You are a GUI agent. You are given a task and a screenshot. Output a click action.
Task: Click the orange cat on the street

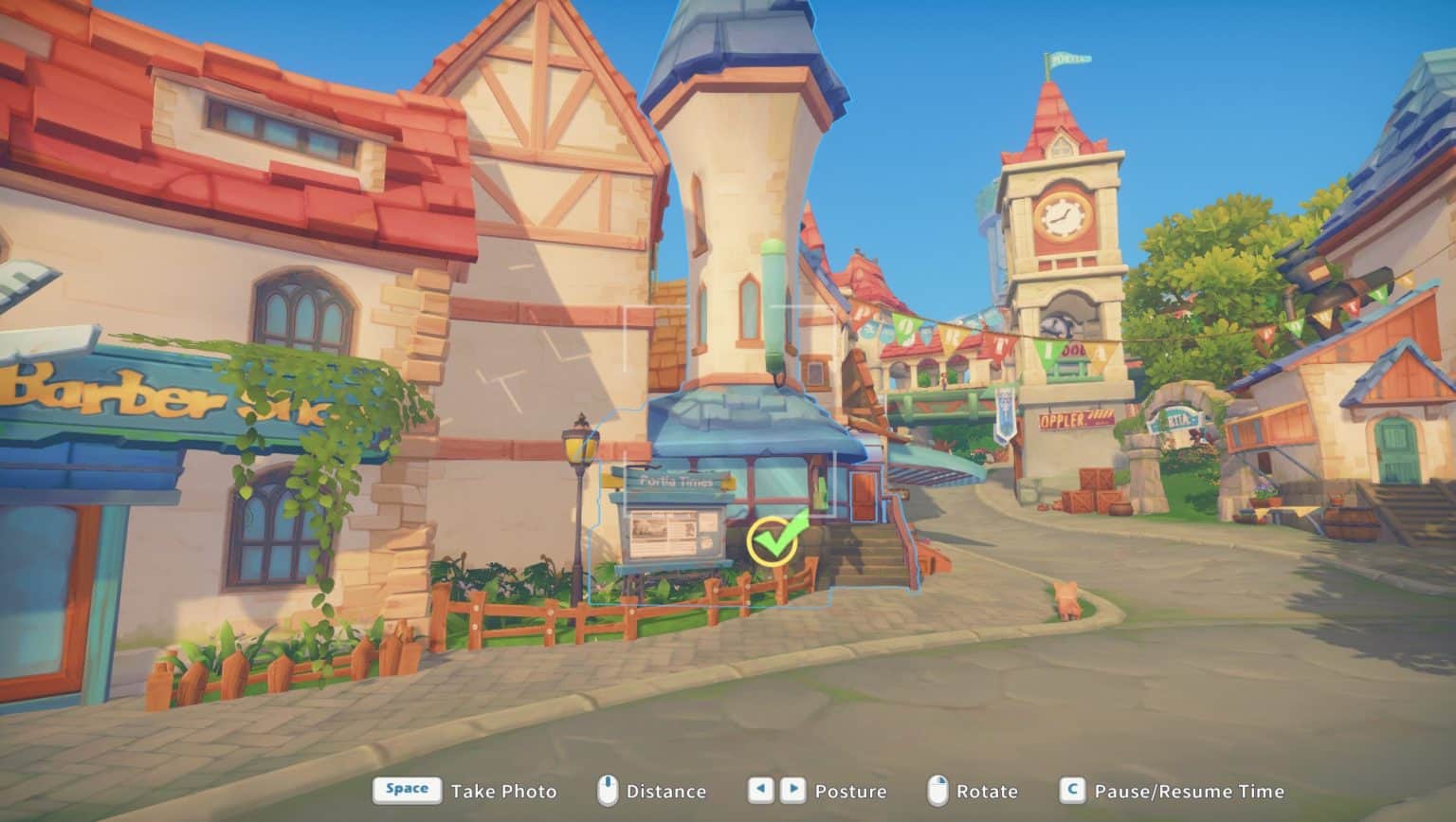1067,599
